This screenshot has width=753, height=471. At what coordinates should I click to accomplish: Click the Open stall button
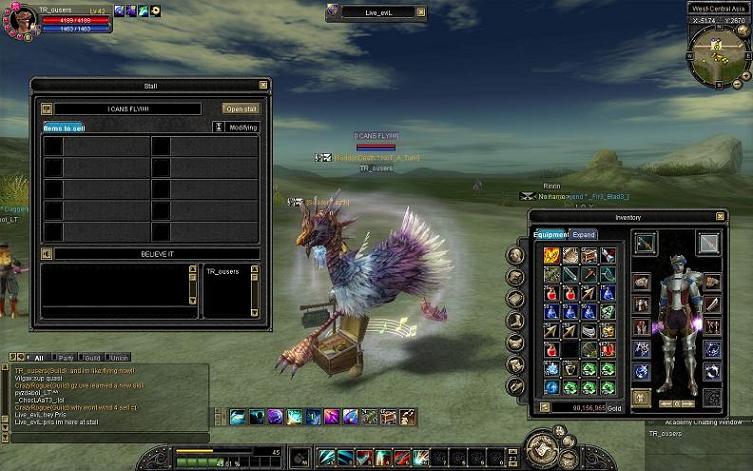tap(240, 109)
